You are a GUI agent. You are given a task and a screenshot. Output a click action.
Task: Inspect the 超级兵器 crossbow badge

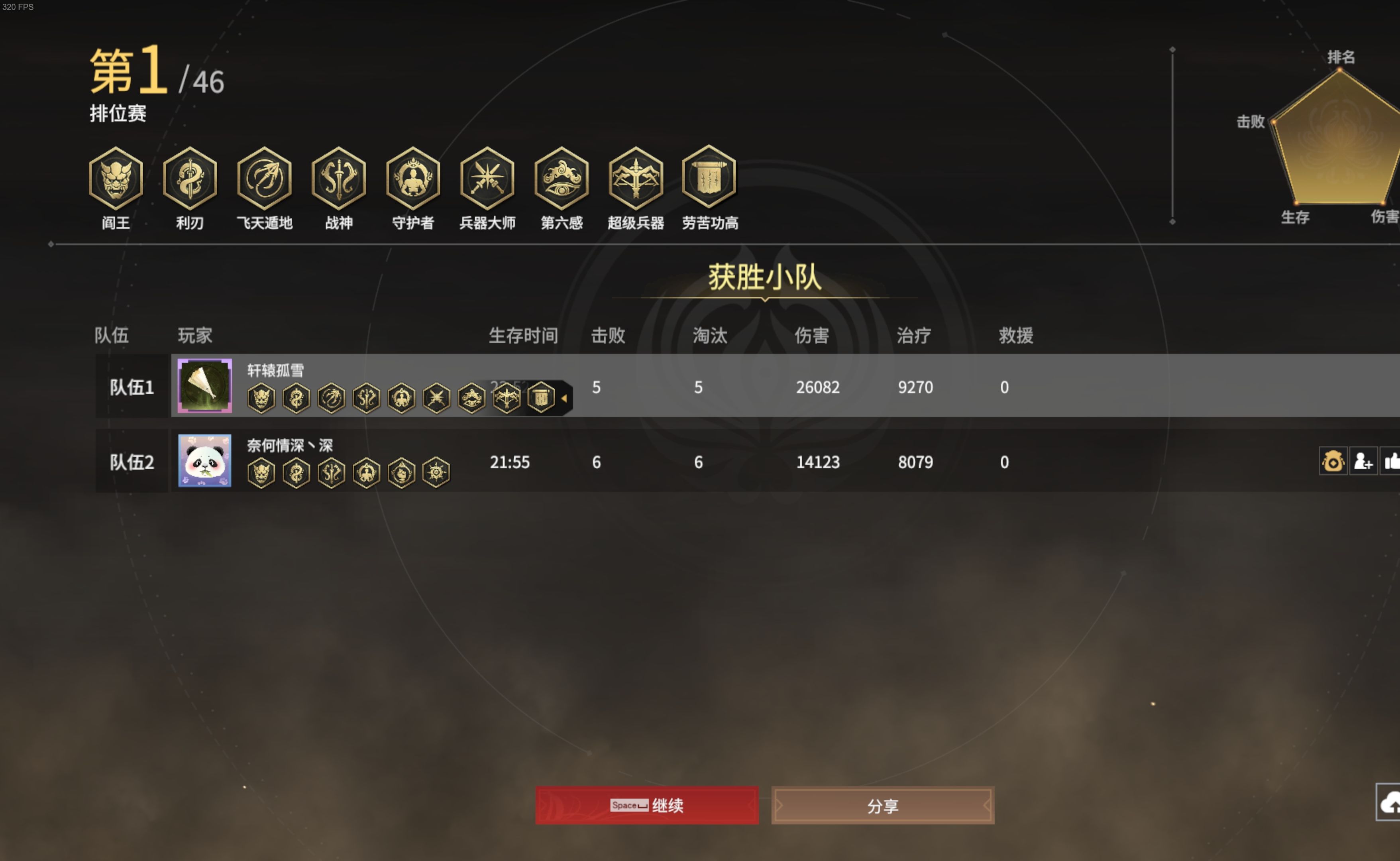[x=635, y=178]
